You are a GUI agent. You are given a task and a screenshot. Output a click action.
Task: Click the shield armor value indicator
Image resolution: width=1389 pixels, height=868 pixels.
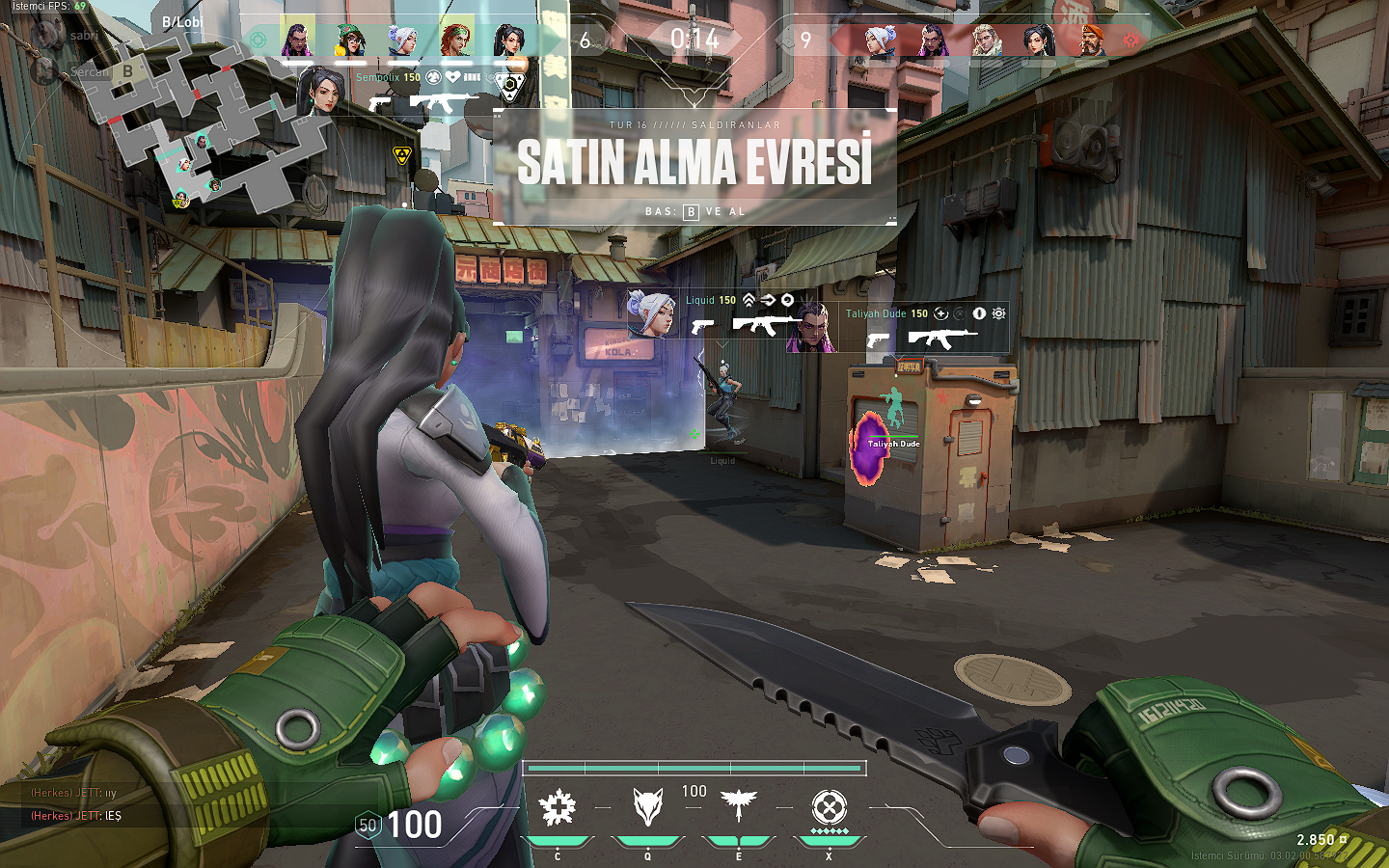[x=368, y=826]
